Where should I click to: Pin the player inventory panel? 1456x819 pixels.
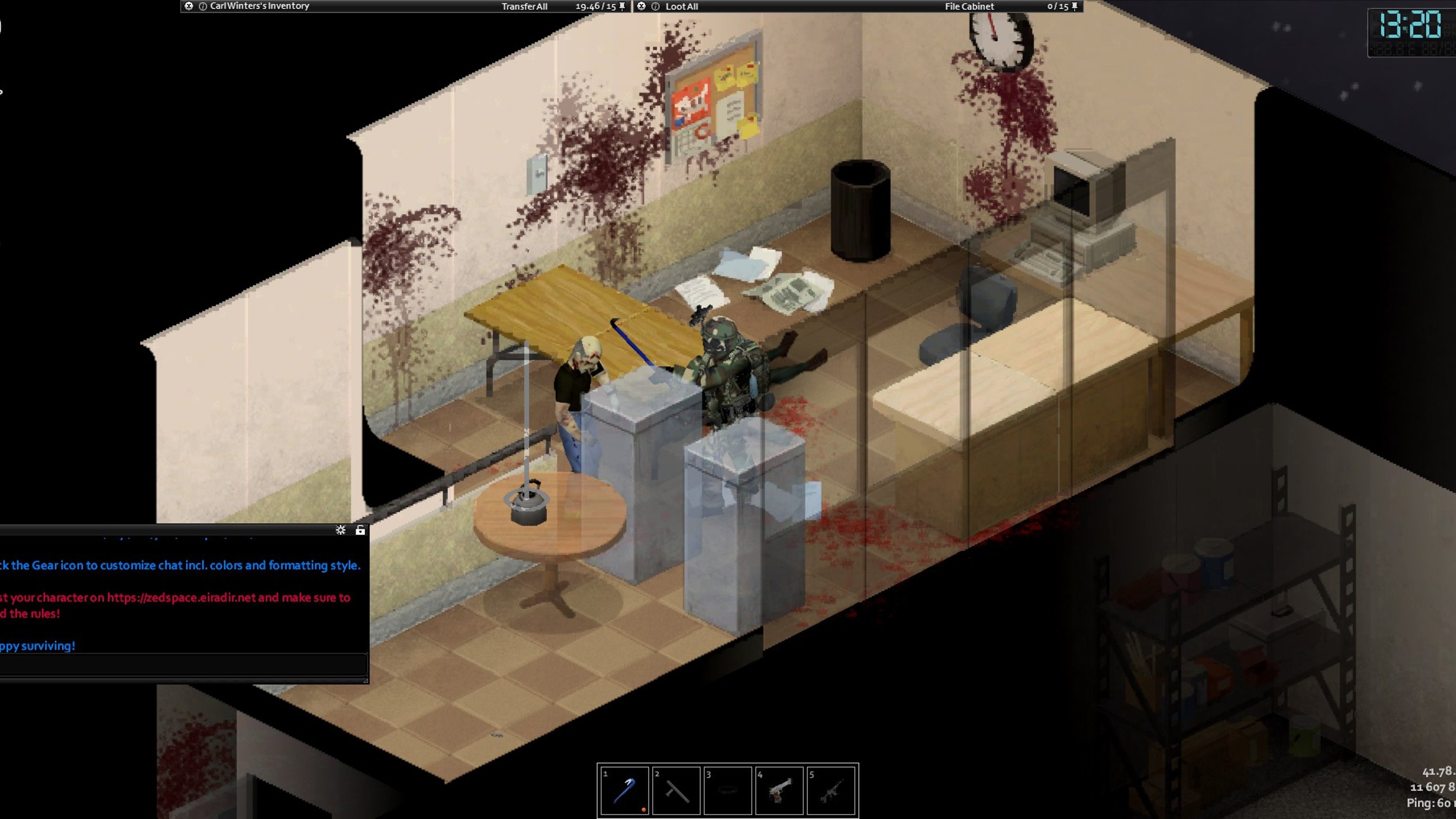point(622,6)
